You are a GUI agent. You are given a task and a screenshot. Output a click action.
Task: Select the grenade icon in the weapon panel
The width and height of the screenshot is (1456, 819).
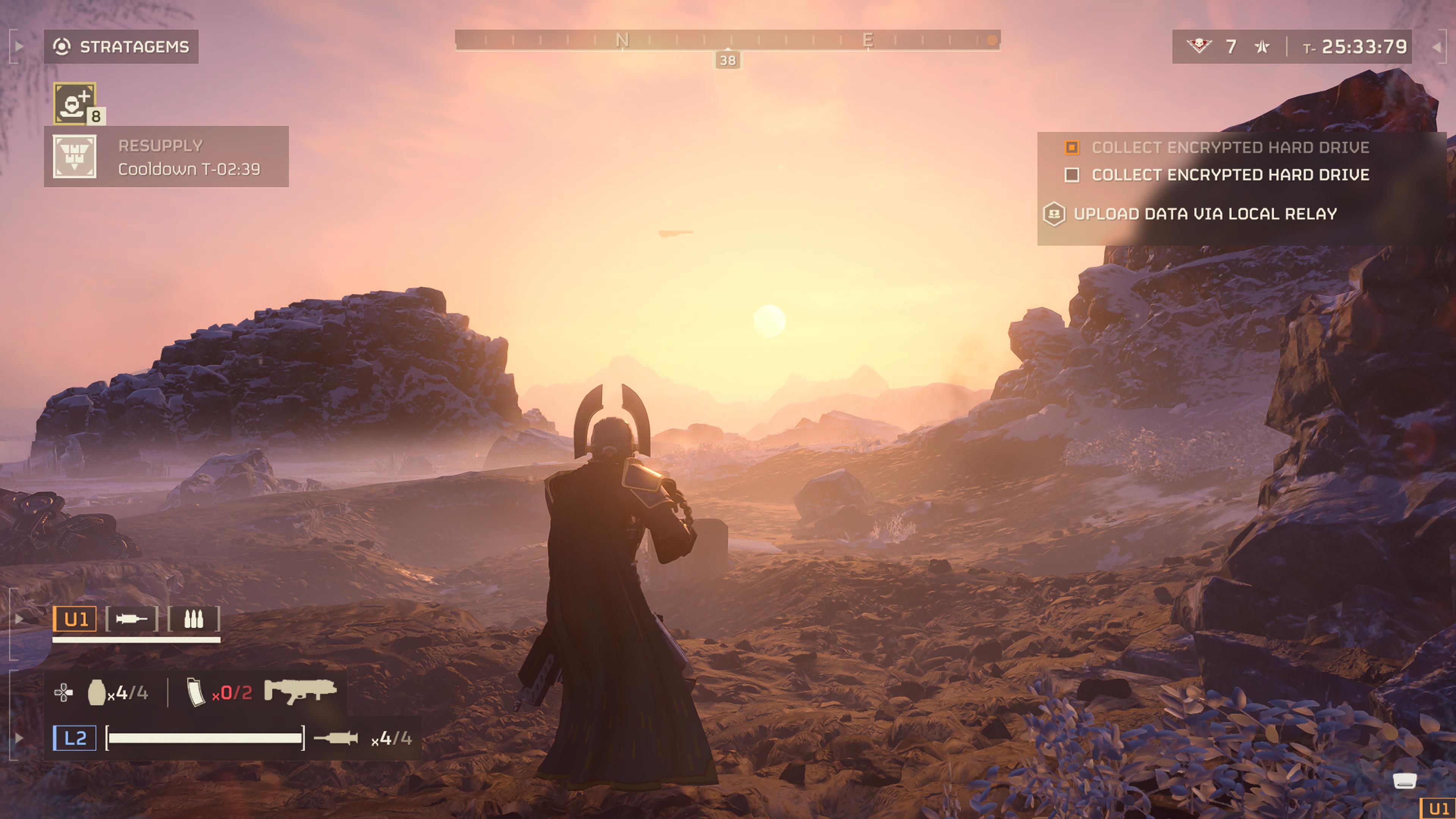(97, 692)
